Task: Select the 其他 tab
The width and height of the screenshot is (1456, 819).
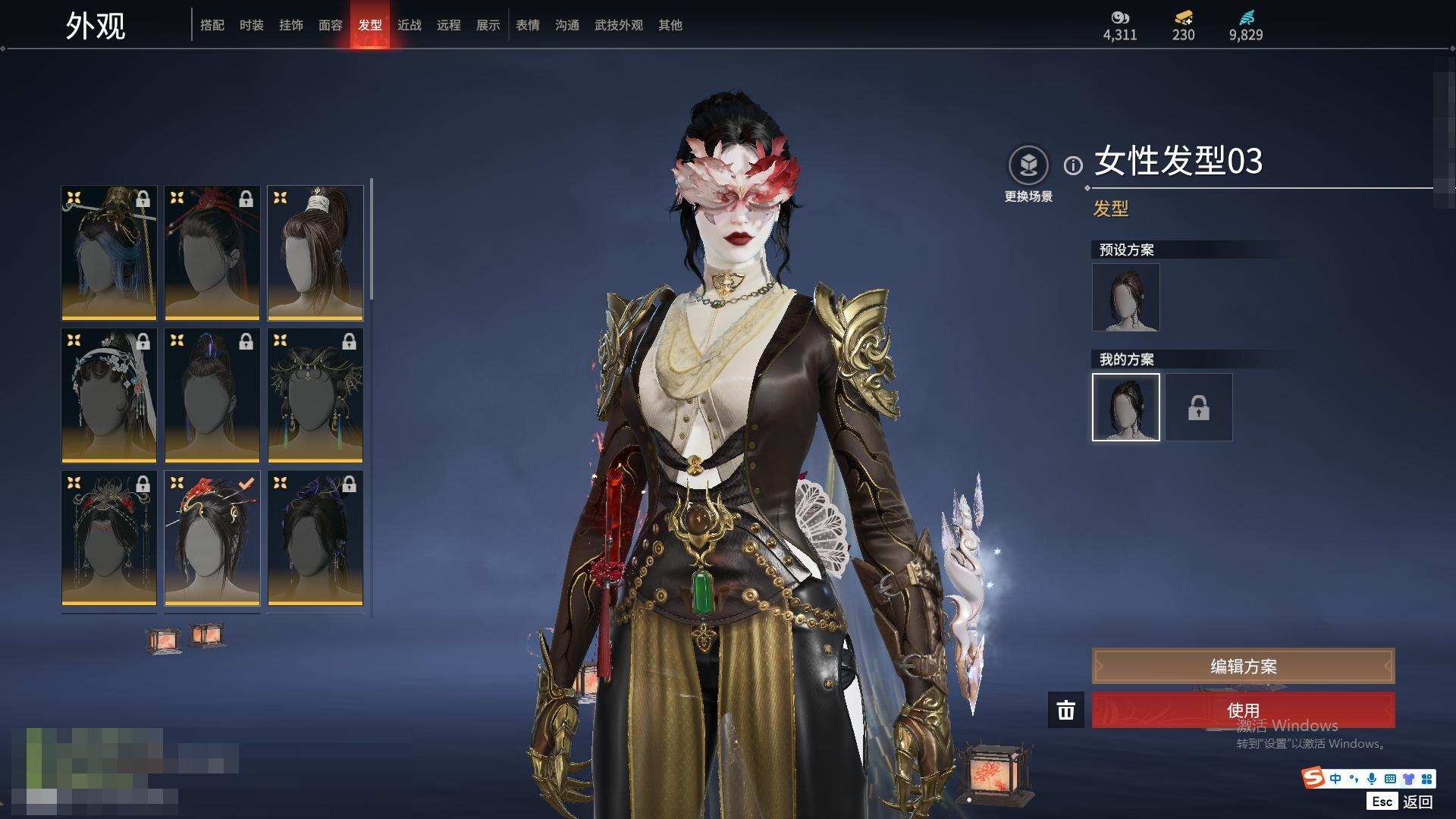Action: (670, 25)
